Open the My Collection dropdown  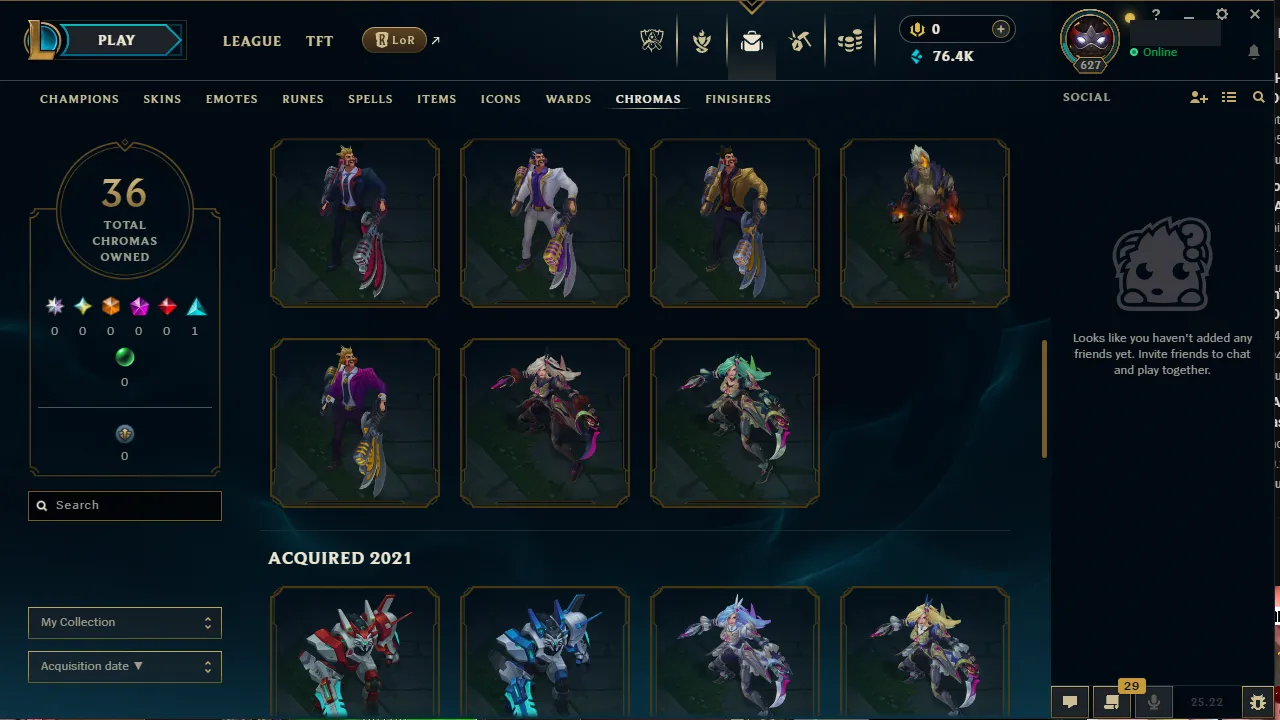click(124, 622)
